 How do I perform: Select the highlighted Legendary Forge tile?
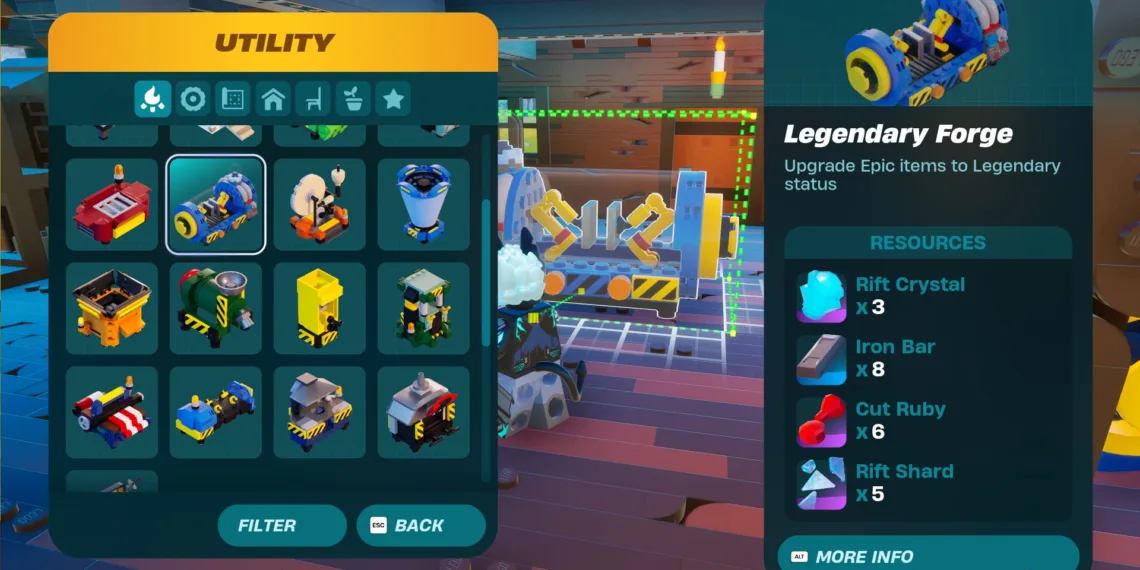coord(216,204)
